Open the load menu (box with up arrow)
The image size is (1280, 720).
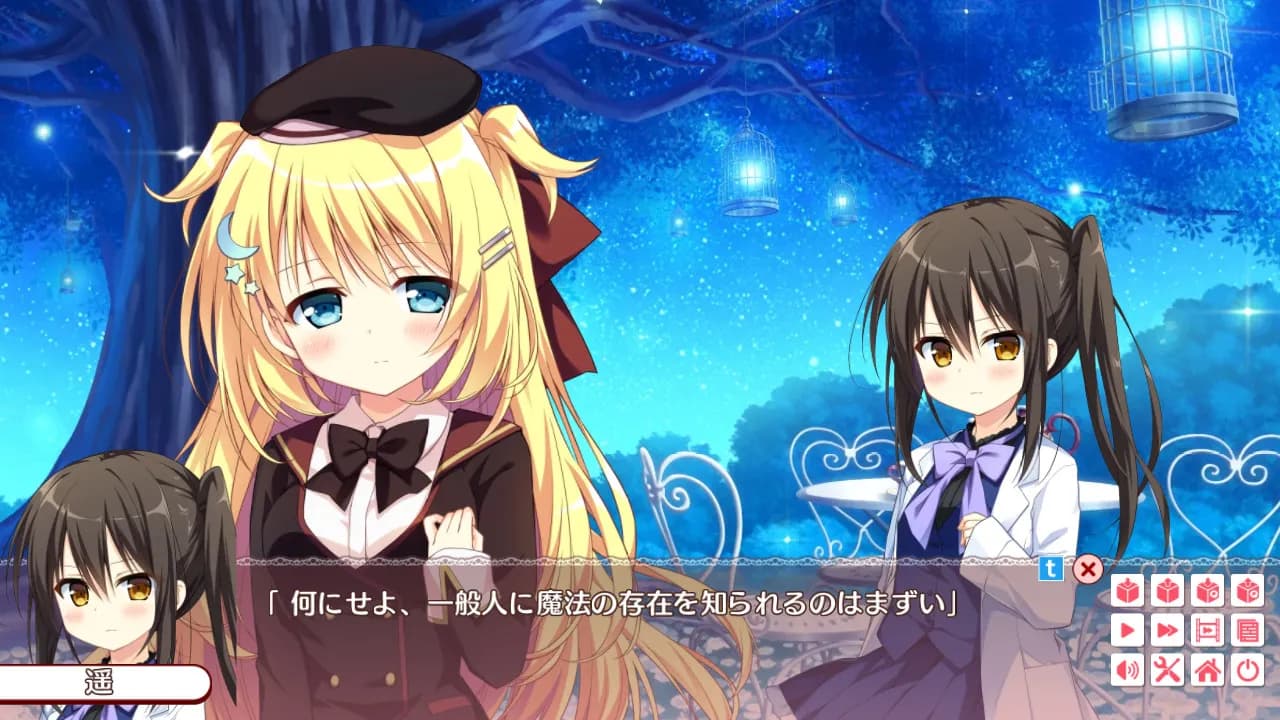coord(1168,591)
